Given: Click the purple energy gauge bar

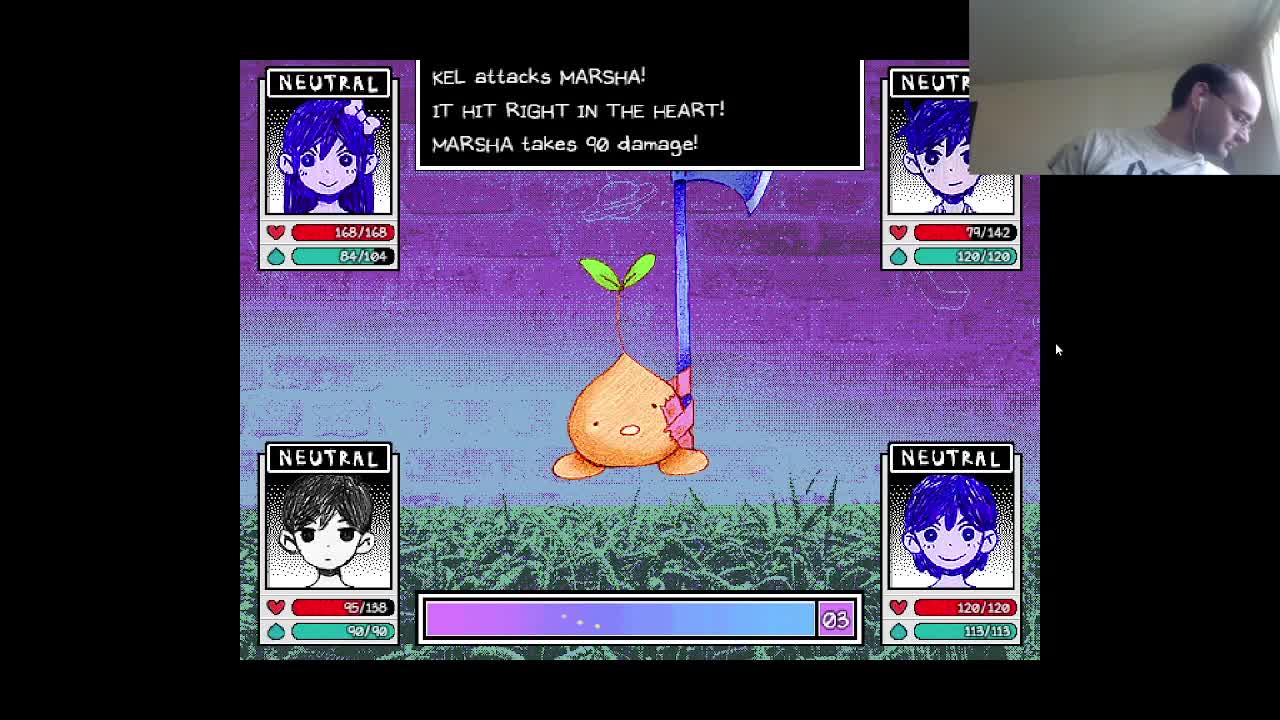Looking at the screenshot, I should [620, 618].
